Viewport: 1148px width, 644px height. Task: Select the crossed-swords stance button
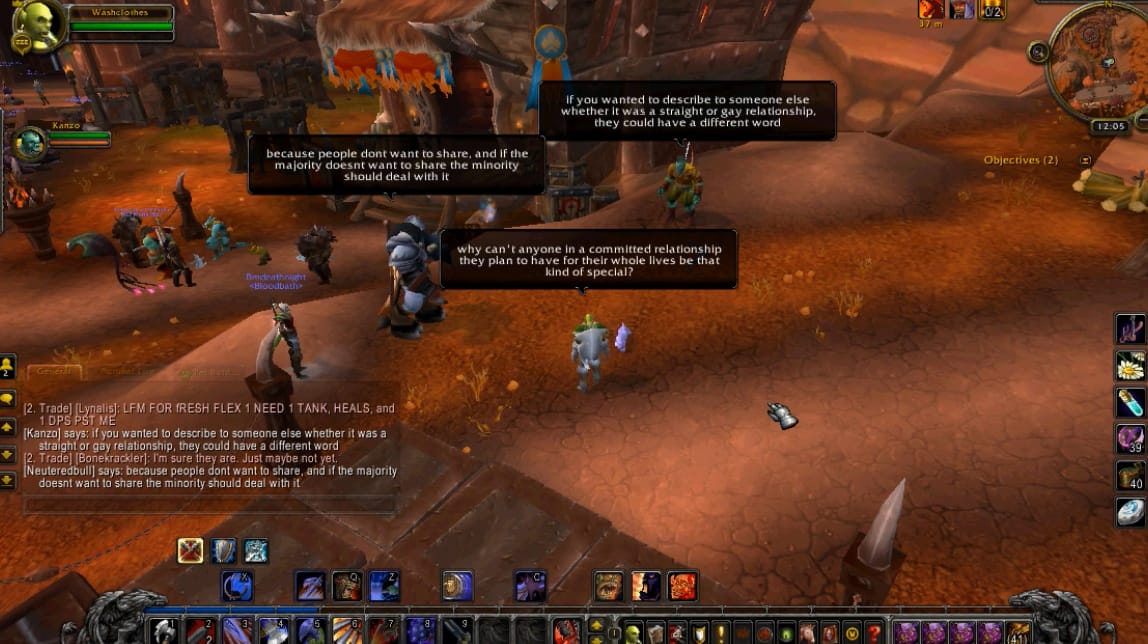point(190,550)
